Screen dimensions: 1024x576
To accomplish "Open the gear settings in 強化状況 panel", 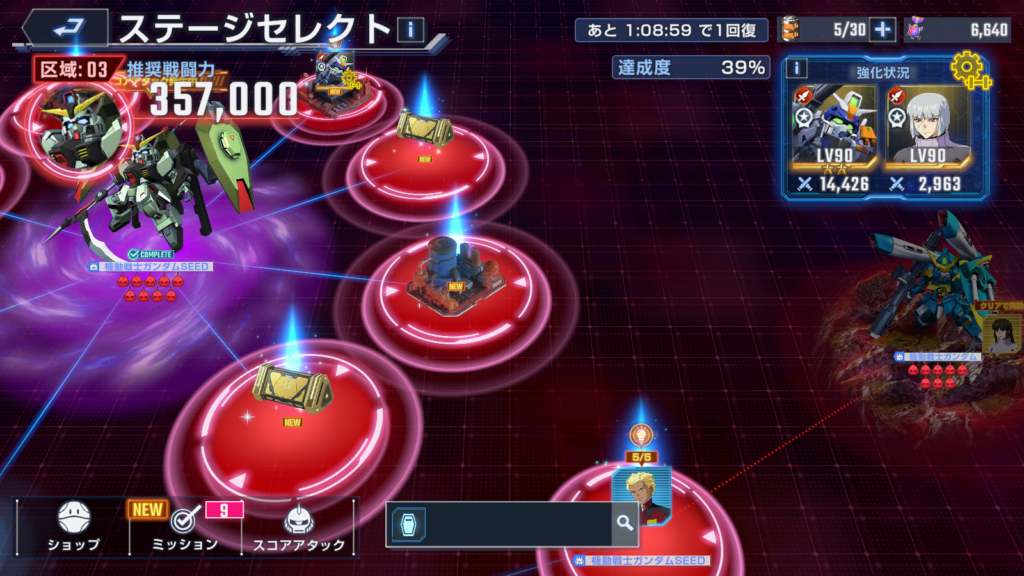I will tap(967, 70).
